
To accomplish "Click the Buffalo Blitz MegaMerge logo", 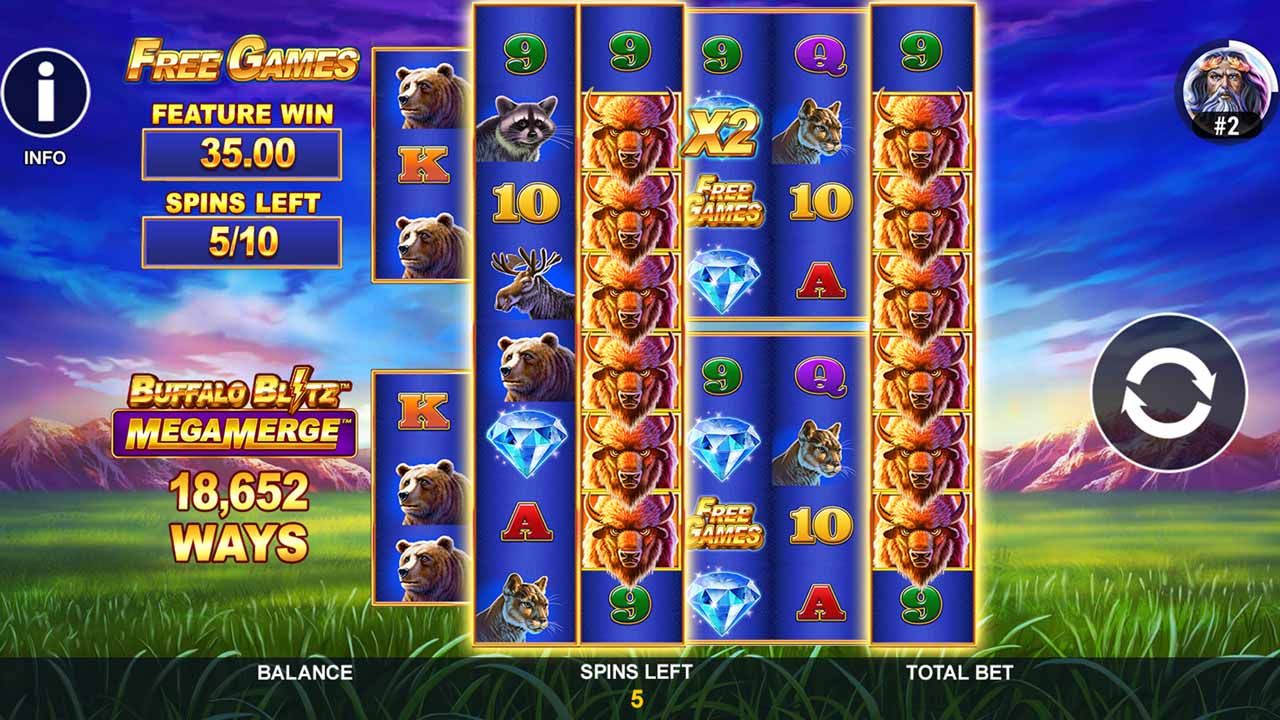I will 241,410.
